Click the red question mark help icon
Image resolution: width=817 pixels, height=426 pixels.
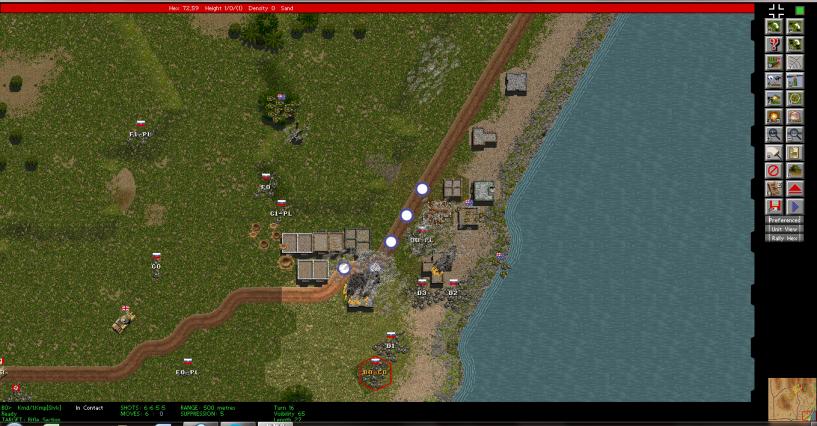pyautogui.click(x=773, y=44)
